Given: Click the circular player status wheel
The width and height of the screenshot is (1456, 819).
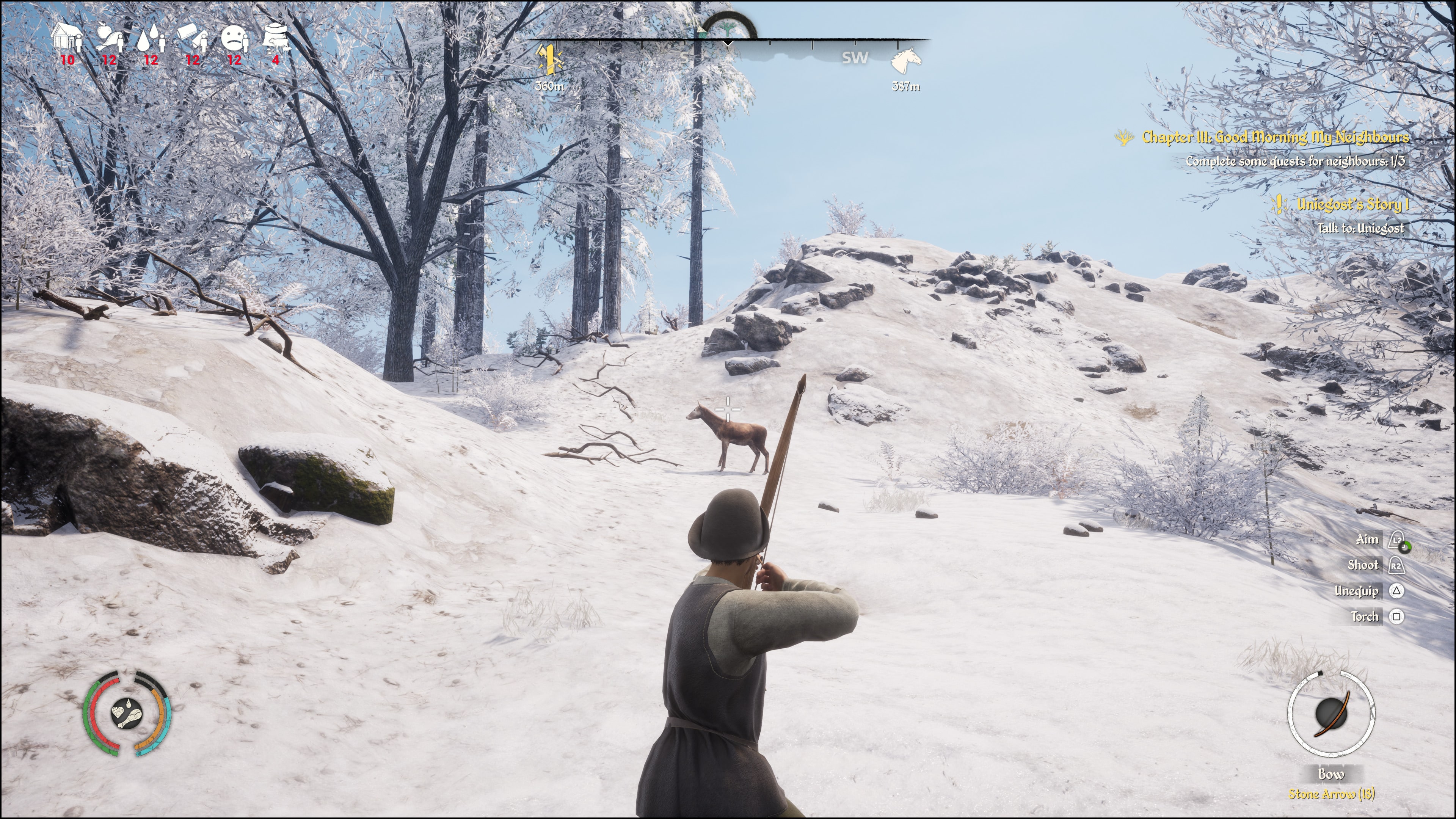Looking at the screenshot, I should pos(127,713).
